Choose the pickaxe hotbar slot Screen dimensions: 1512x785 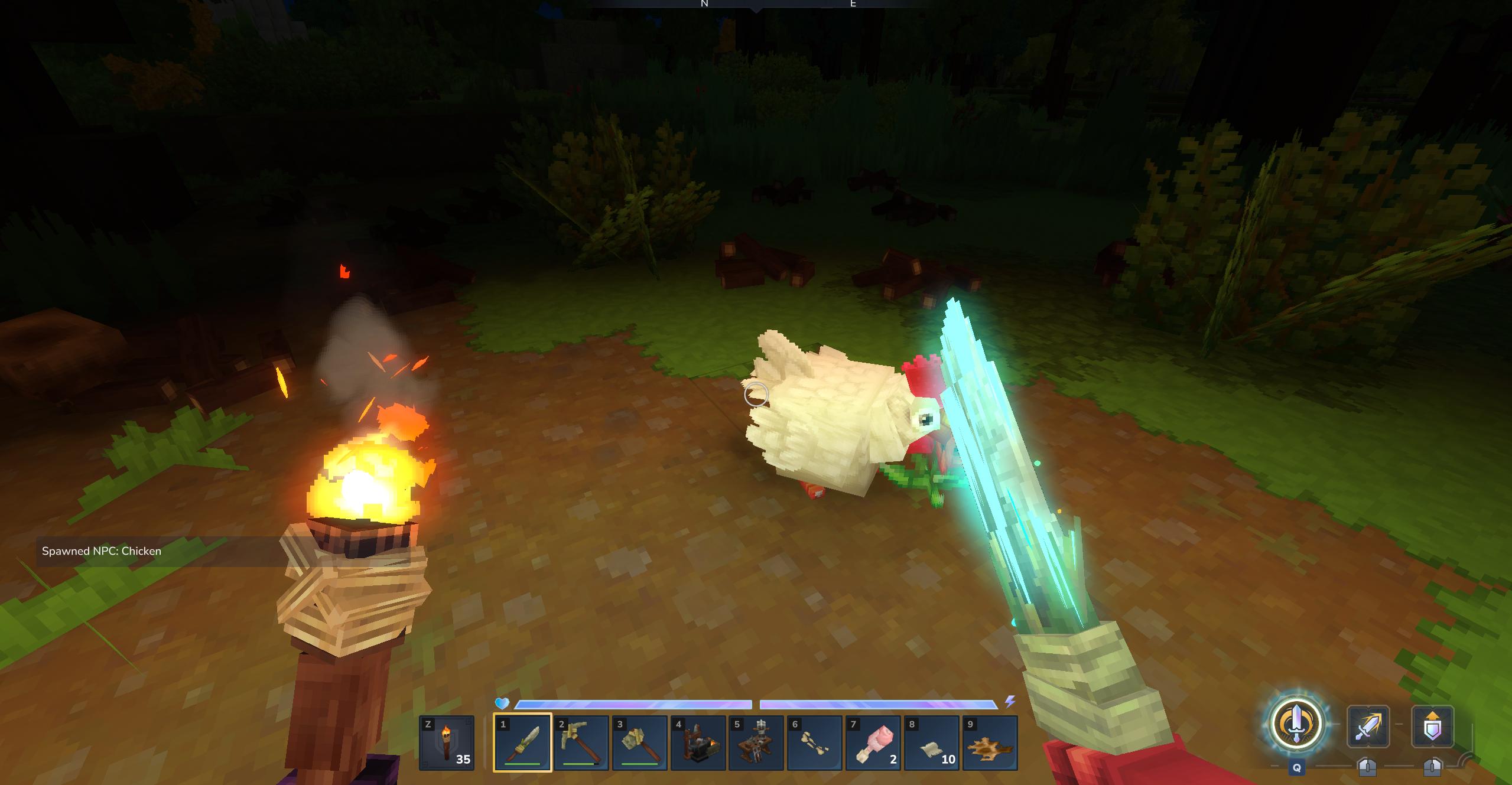581,742
